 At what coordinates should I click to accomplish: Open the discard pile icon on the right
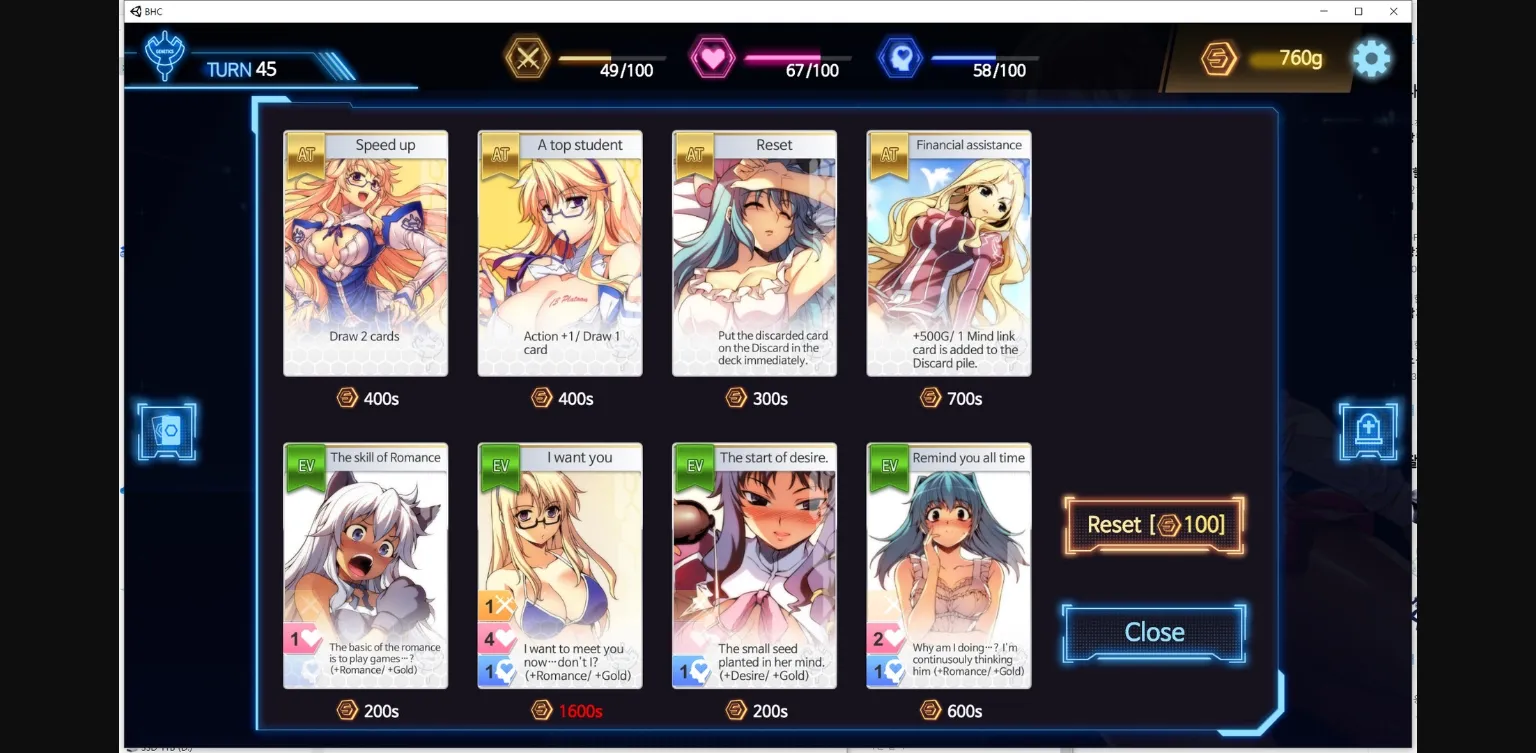pos(1368,431)
